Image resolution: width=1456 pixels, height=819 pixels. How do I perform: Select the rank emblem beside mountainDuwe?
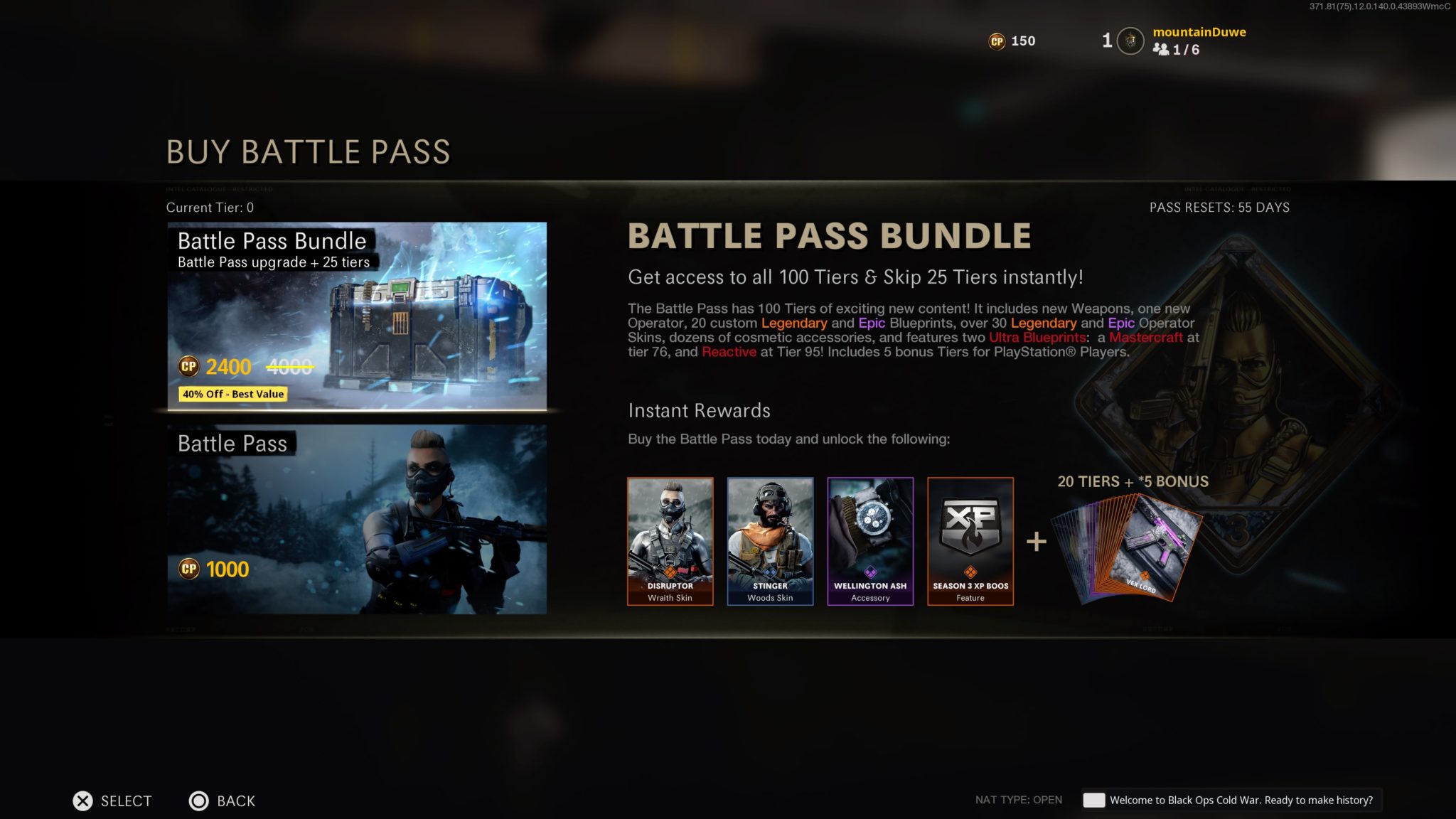click(x=1129, y=41)
